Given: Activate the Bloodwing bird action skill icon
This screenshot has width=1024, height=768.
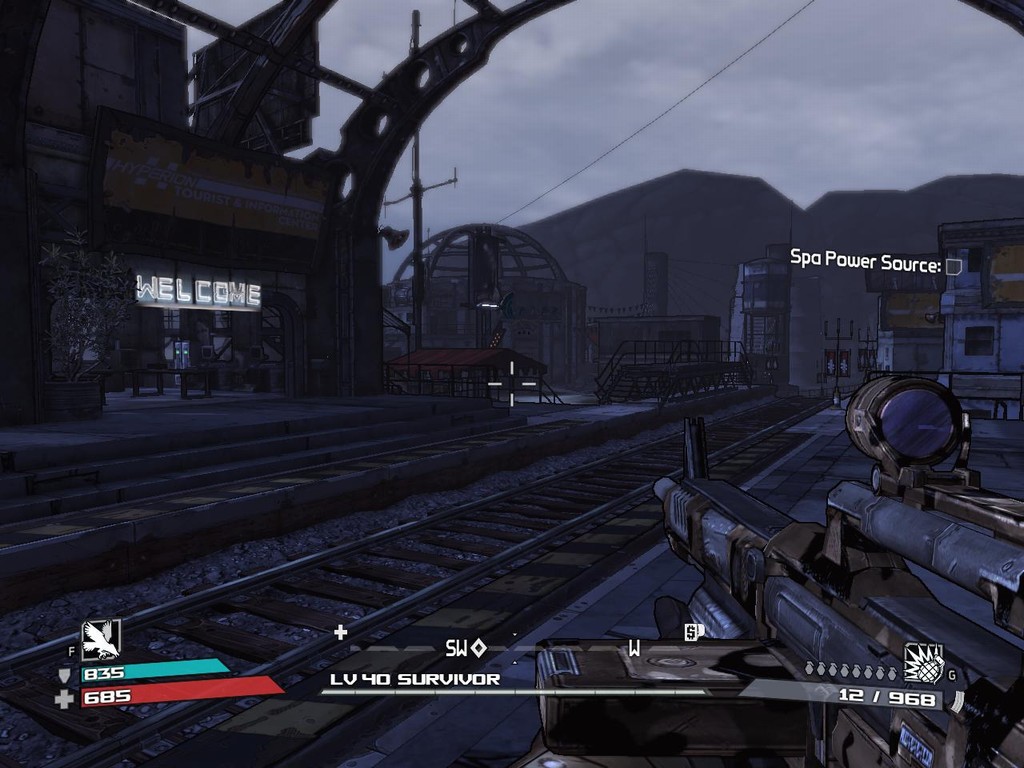Looking at the screenshot, I should tap(100, 640).
